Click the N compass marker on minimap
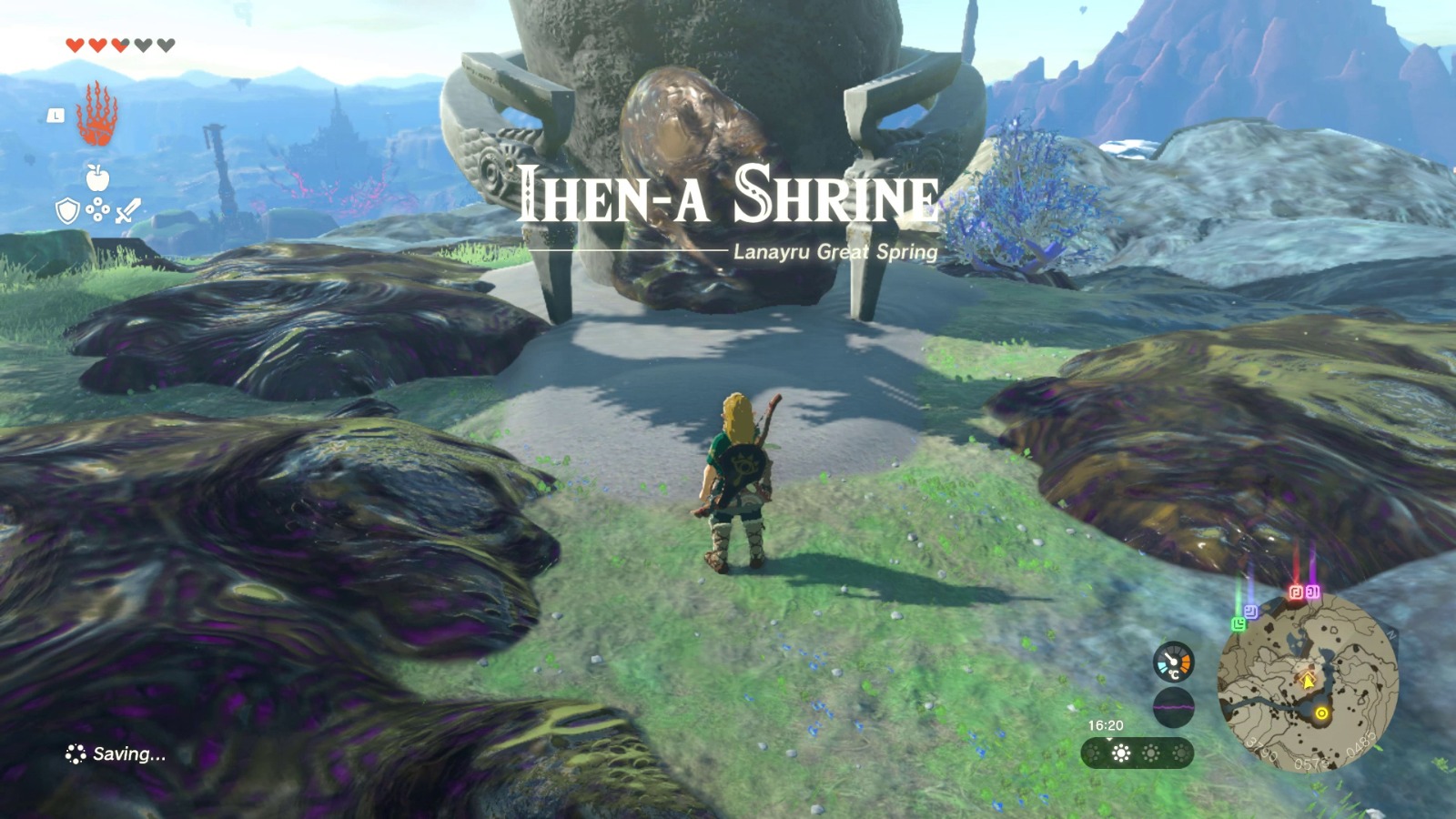Viewport: 1456px width, 819px height. tap(1391, 633)
